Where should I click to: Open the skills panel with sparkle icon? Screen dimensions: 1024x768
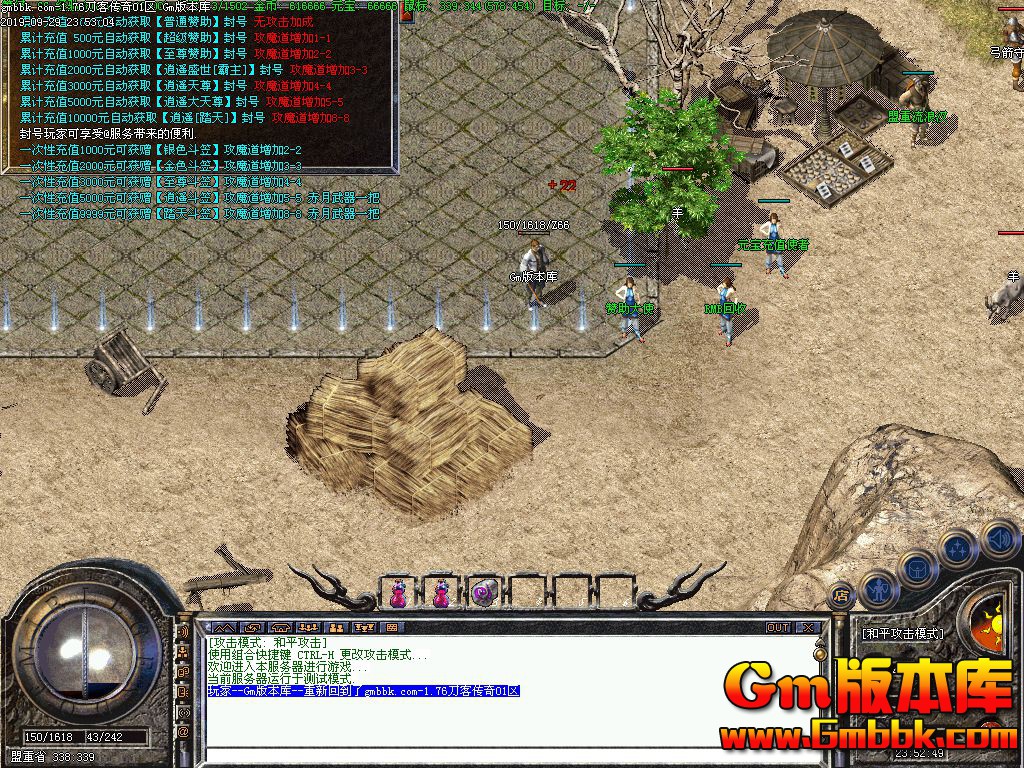tap(958, 547)
